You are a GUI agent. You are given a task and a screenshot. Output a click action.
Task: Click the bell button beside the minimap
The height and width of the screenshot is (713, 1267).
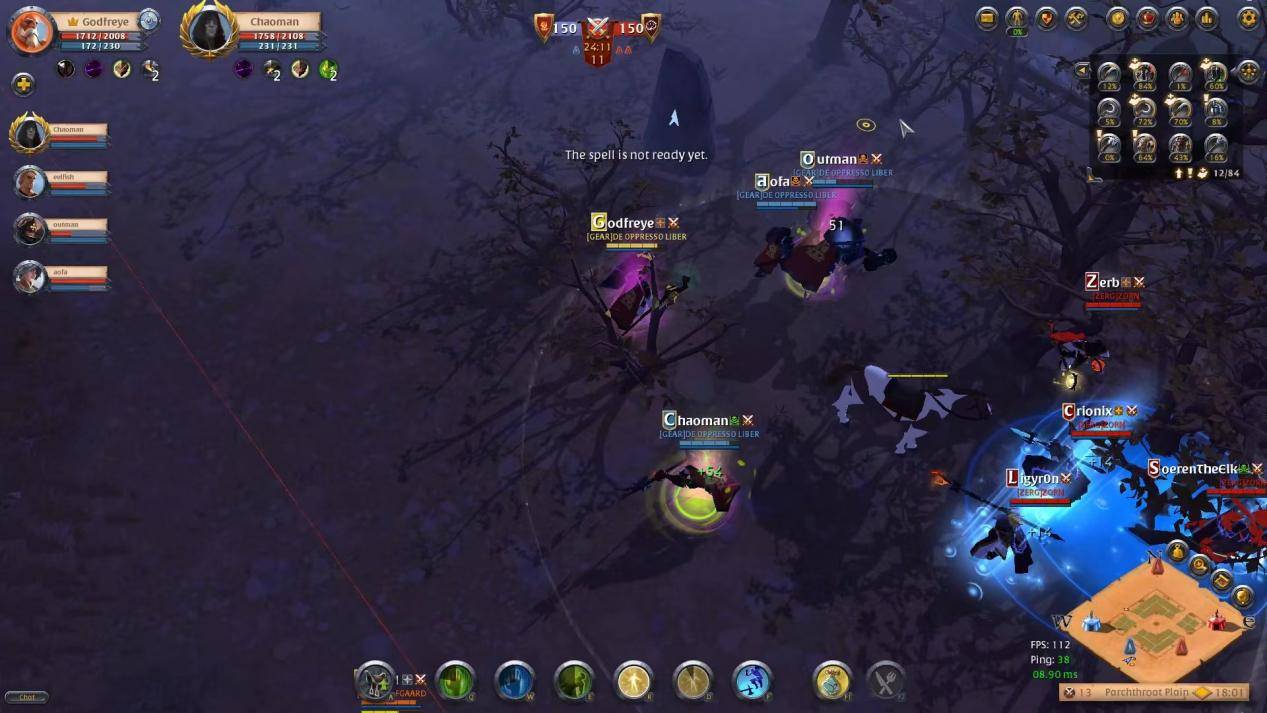1177,551
